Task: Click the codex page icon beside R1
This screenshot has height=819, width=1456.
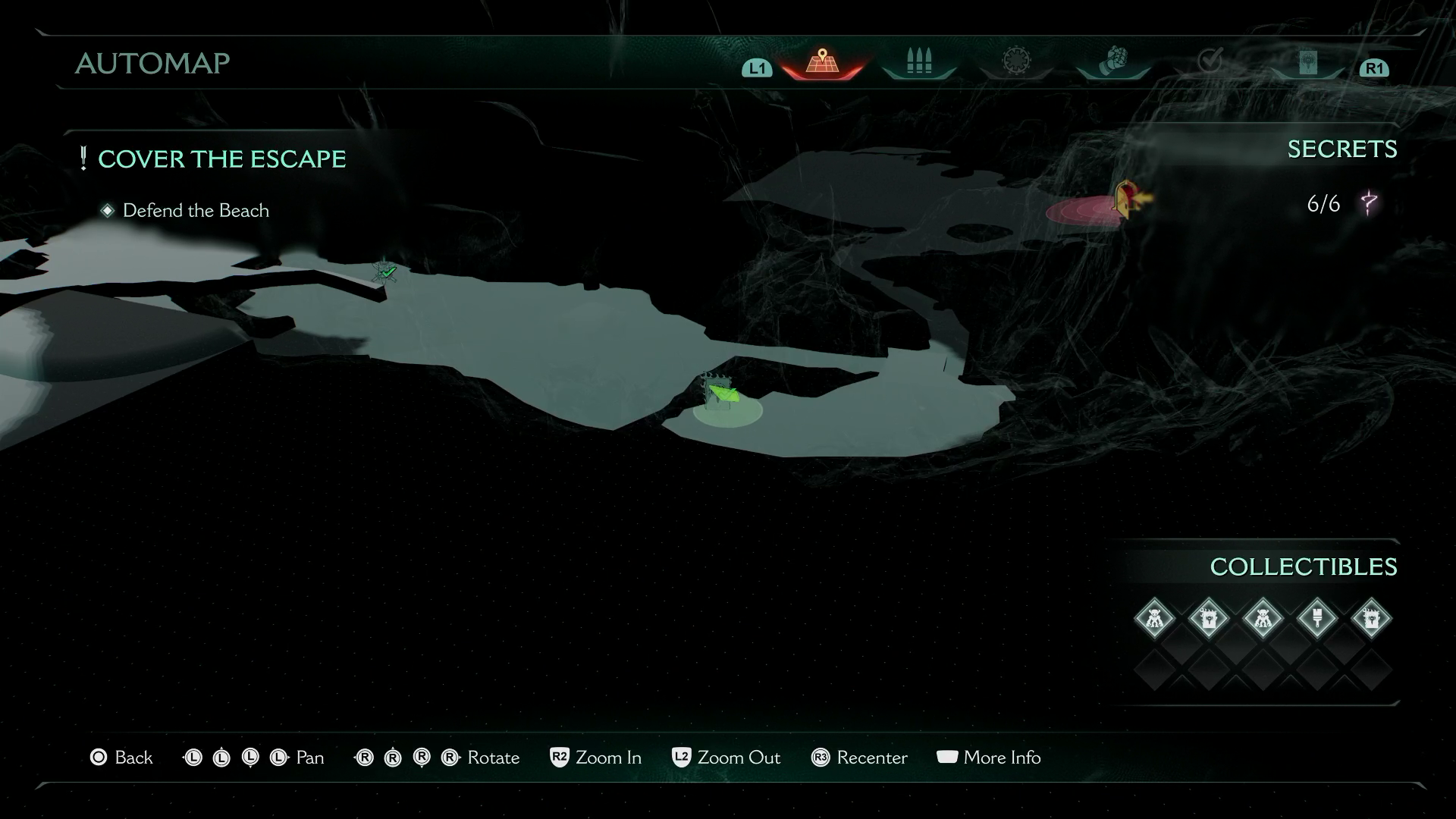Action: (x=1307, y=62)
